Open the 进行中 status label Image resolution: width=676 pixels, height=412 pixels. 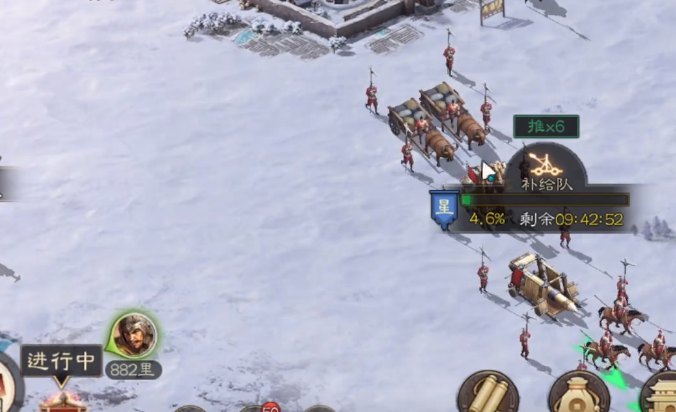pos(62,360)
